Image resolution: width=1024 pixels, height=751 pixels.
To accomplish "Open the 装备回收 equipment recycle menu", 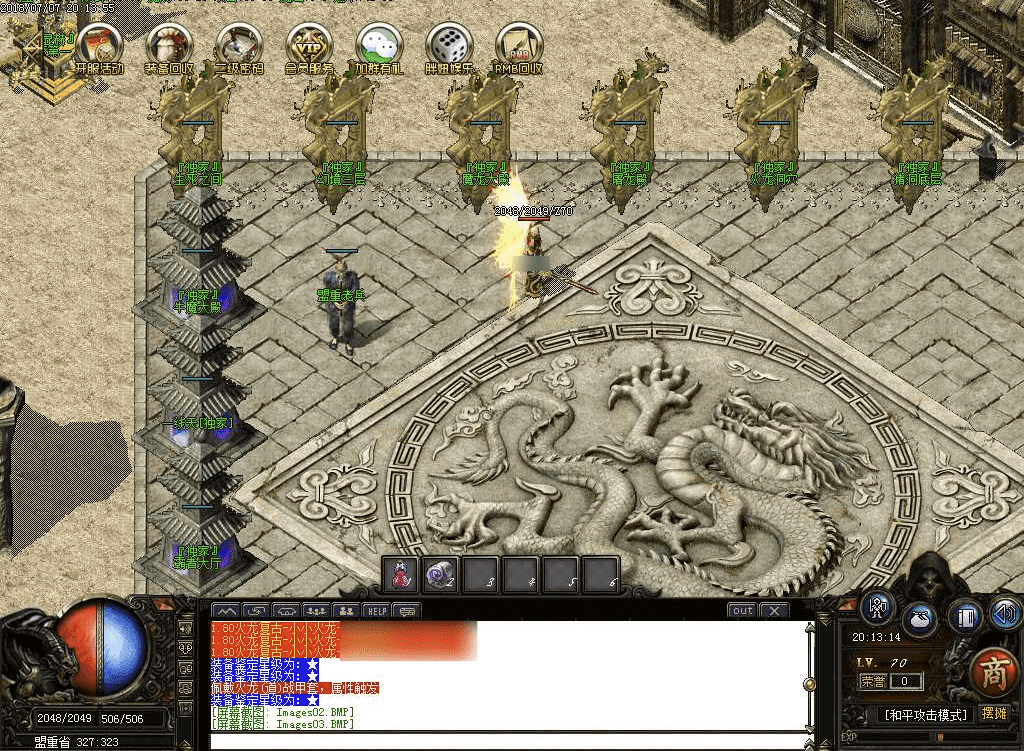I will coord(168,45).
